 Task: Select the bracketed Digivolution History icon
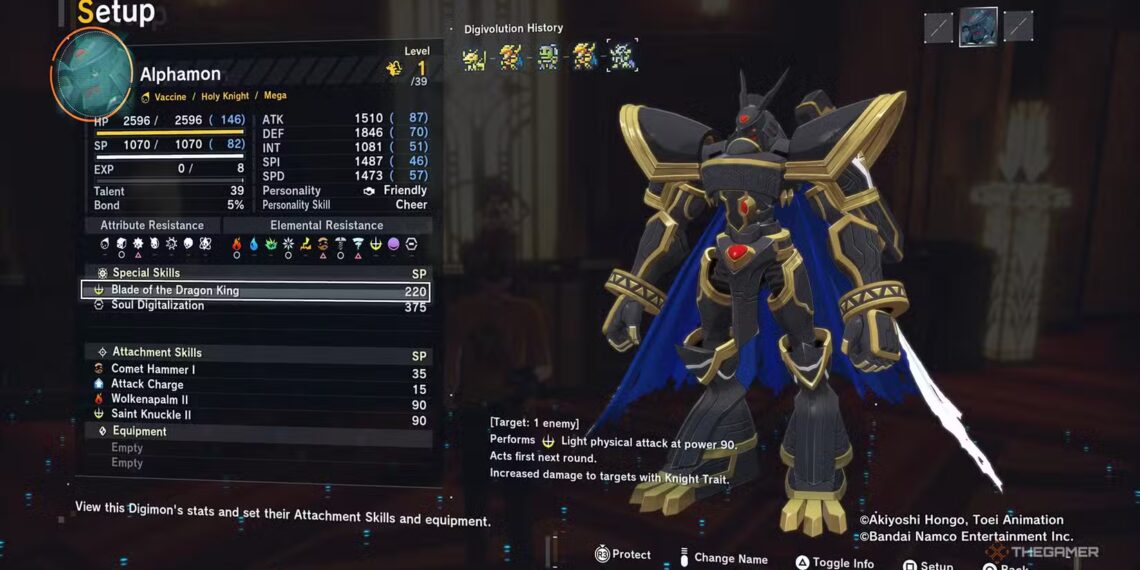[621, 57]
